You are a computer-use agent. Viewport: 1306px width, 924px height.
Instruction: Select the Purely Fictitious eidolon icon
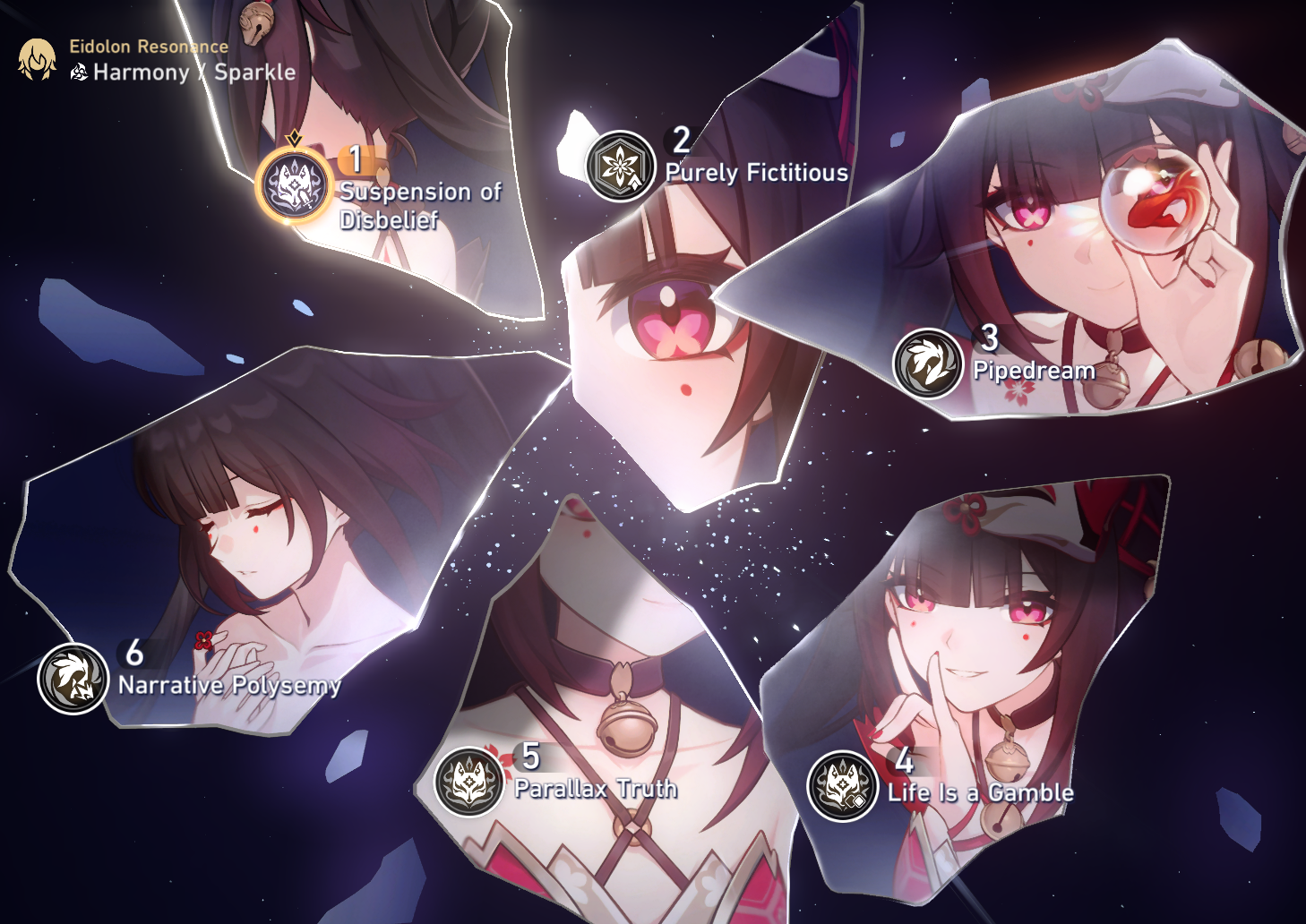[x=619, y=166]
